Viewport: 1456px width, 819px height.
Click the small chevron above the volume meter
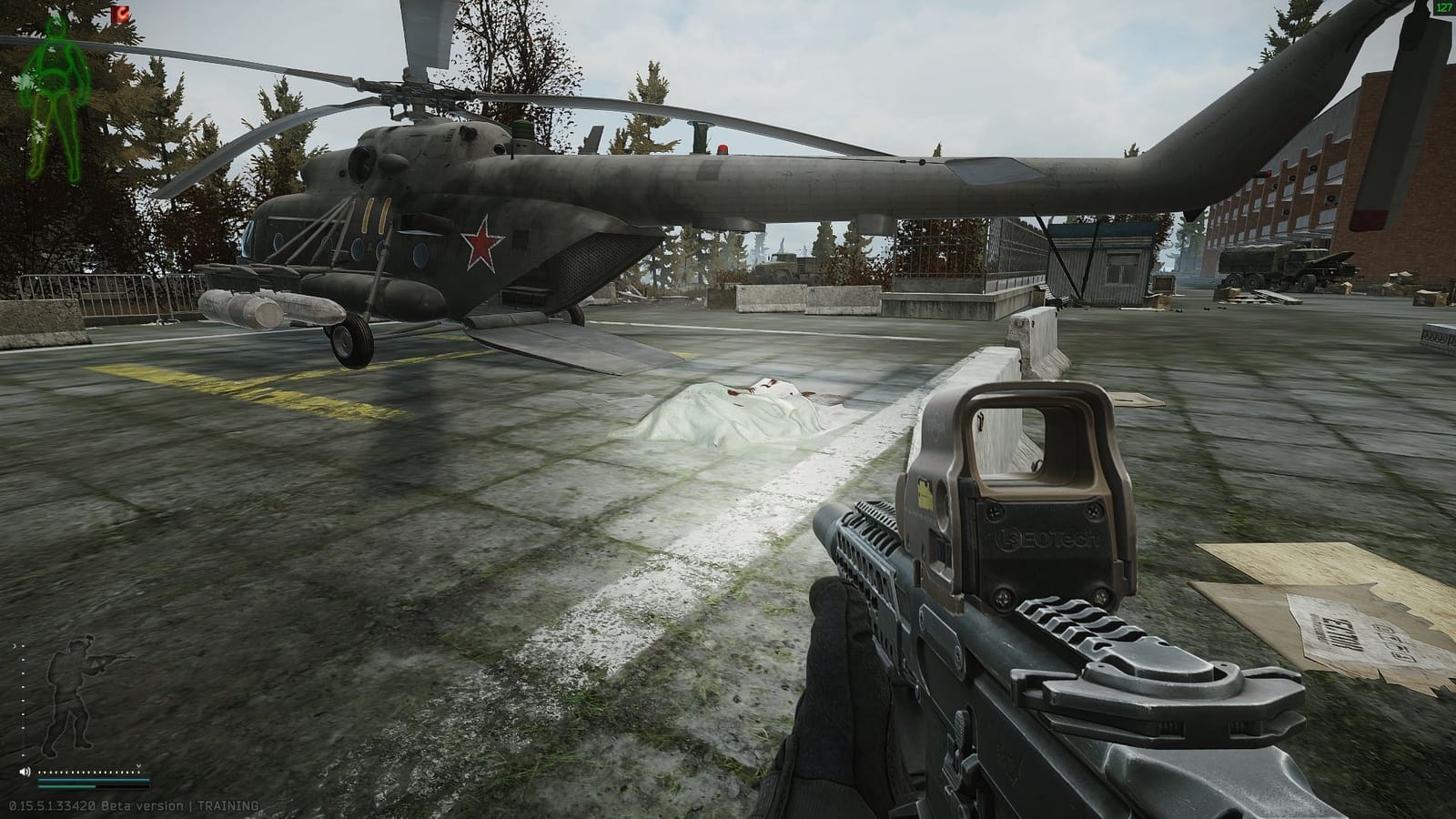pos(139,766)
